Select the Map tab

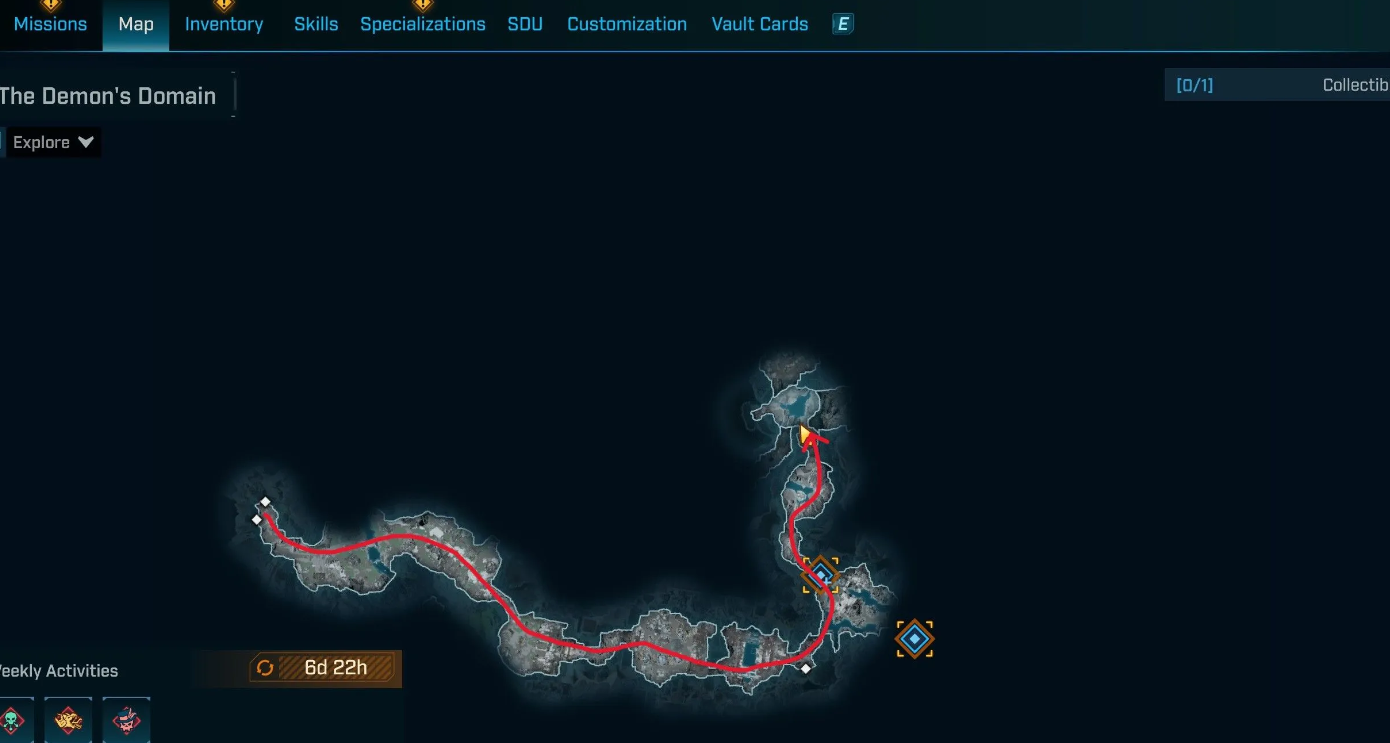click(x=136, y=24)
